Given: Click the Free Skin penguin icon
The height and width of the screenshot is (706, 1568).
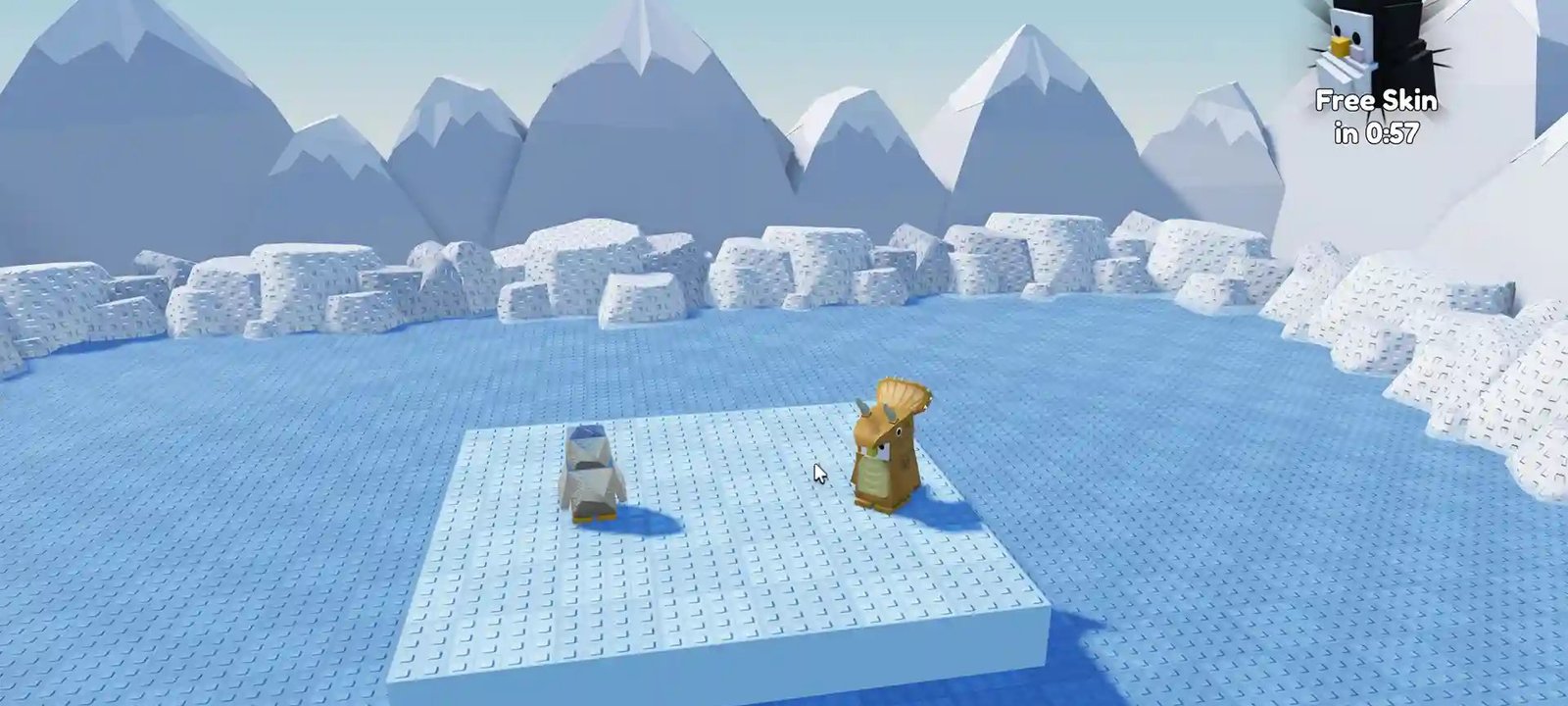Looking at the screenshot, I should 1362,49.
